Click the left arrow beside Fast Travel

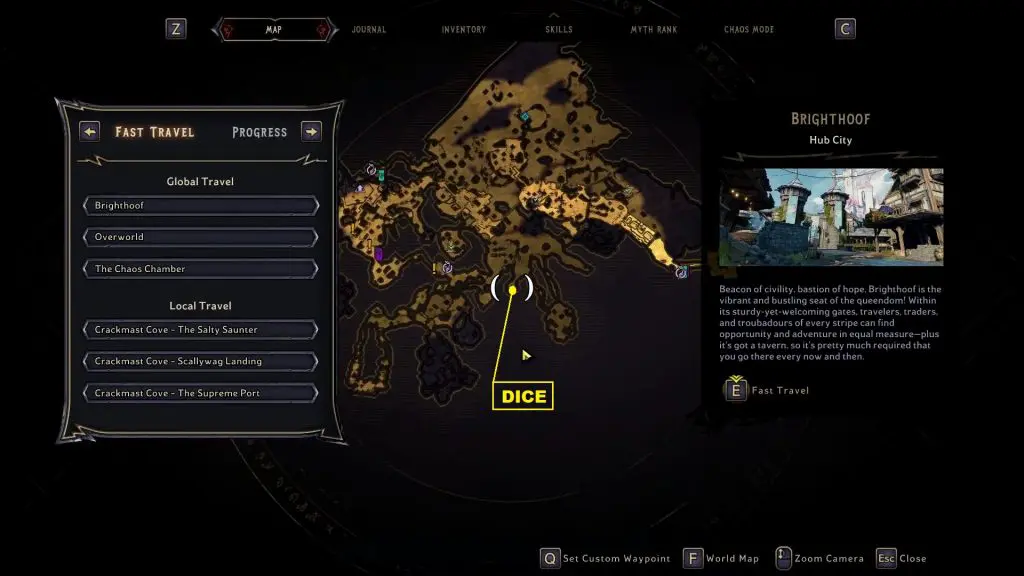click(90, 132)
